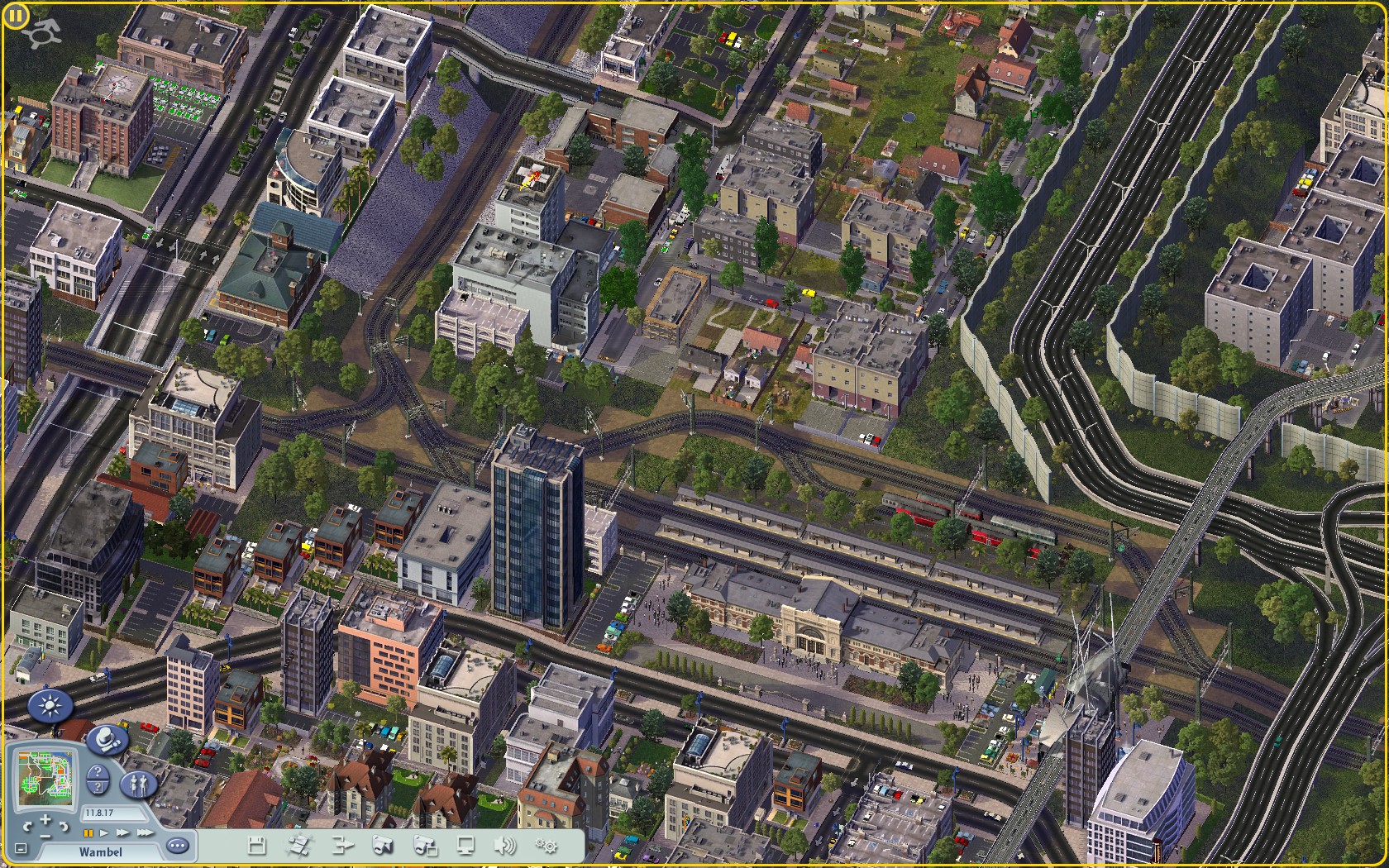Rotate the view counter-clockwise
This screenshot has width=1389, height=868.
[27, 826]
